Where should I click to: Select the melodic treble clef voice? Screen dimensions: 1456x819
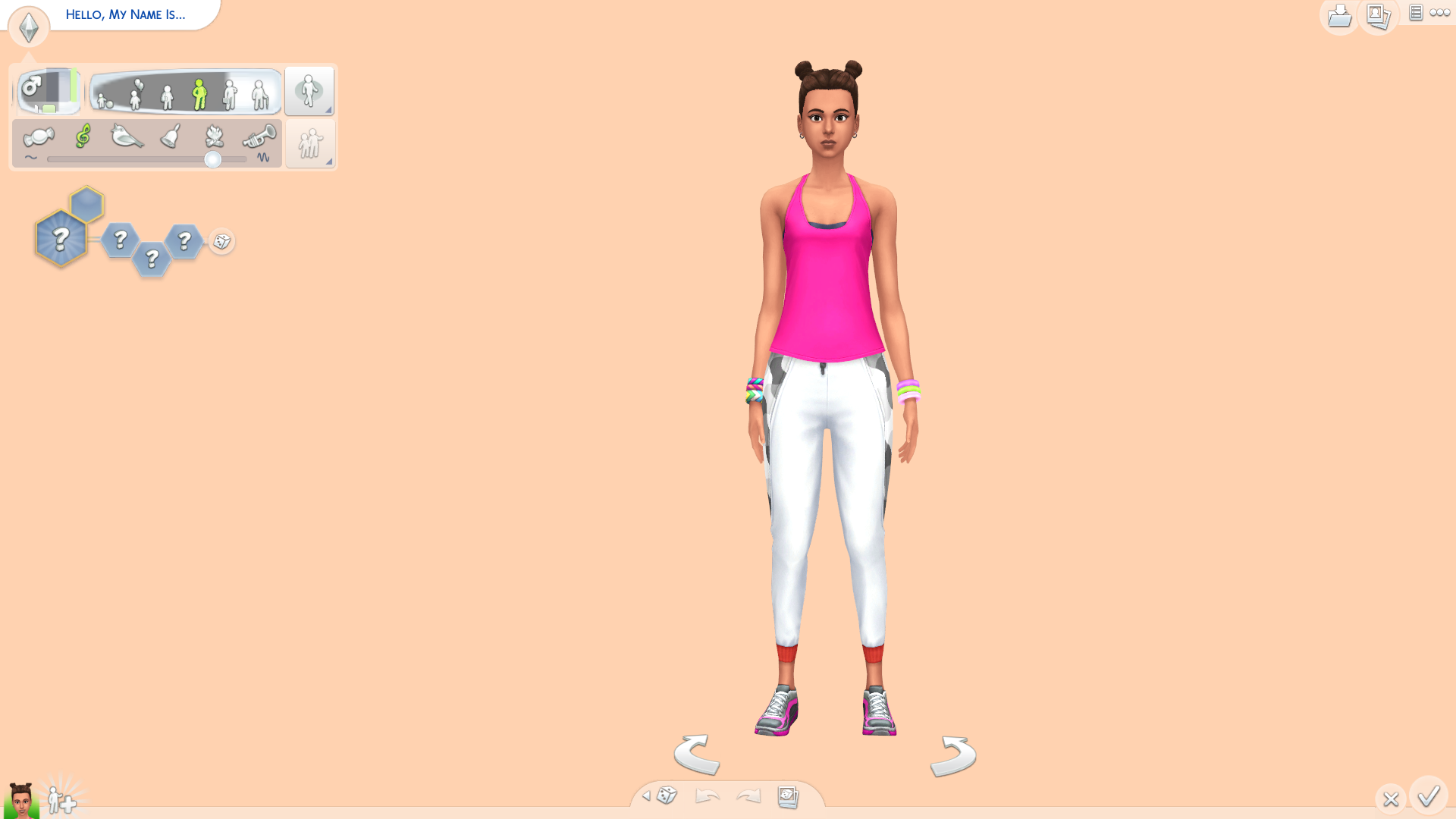pyautogui.click(x=83, y=136)
